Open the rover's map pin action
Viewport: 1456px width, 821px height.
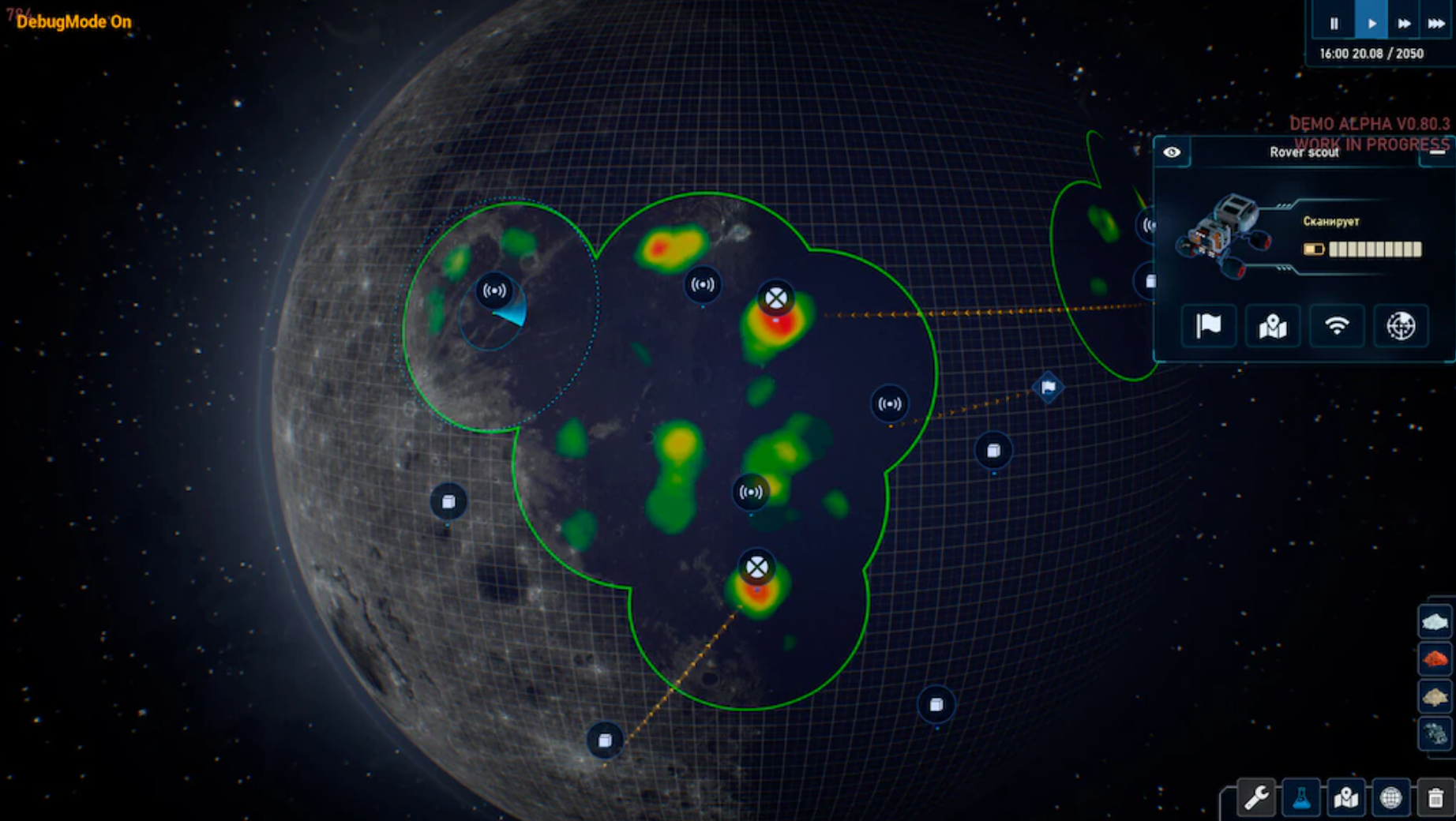point(1273,325)
